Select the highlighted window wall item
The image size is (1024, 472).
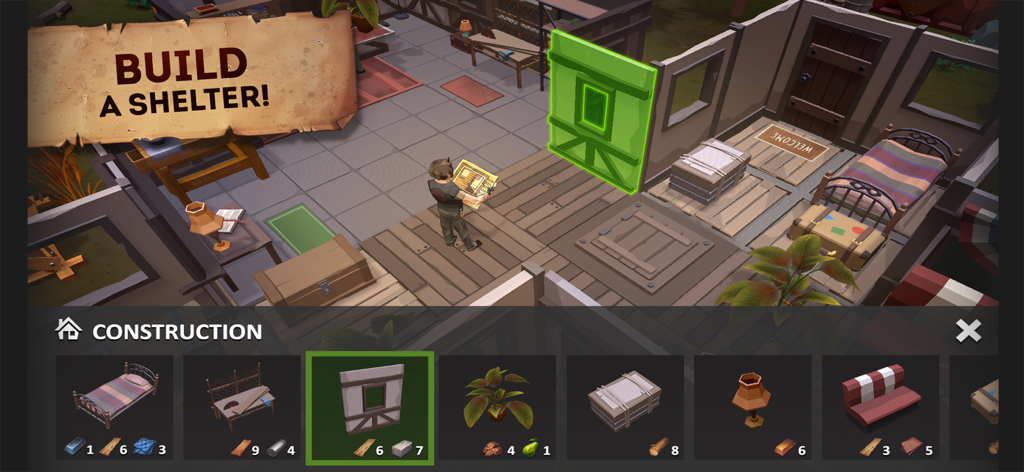tap(370, 406)
